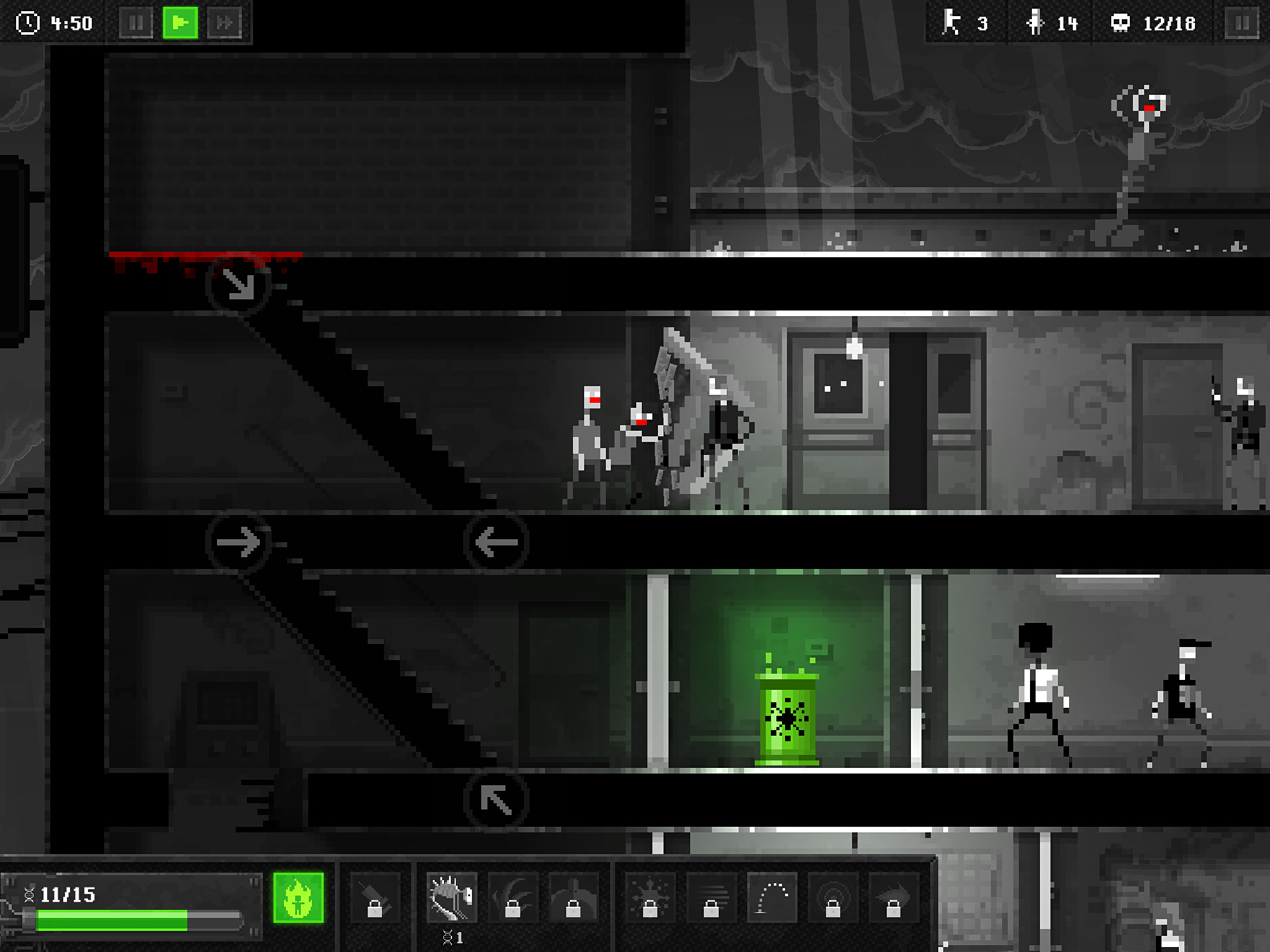Pause the game using the speed controls beside the timer
Viewport: 1270px width, 952px height.
(x=136, y=24)
